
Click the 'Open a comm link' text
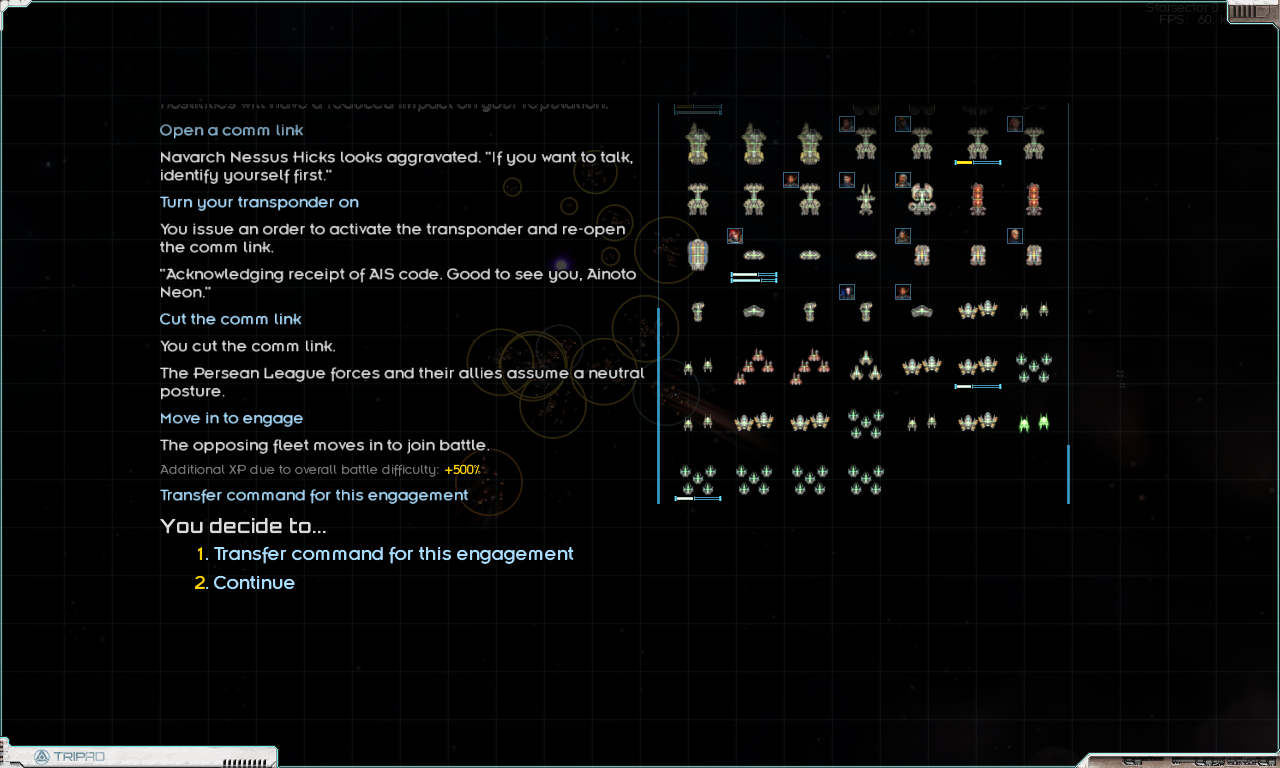tap(230, 130)
